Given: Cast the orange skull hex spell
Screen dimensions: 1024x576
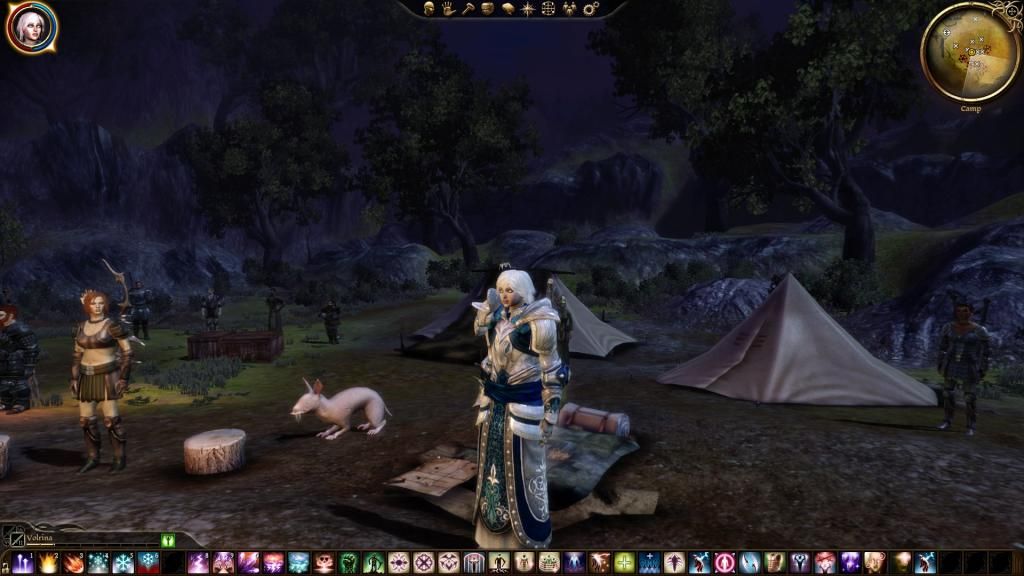Looking at the screenshot, I should [324, 563].
